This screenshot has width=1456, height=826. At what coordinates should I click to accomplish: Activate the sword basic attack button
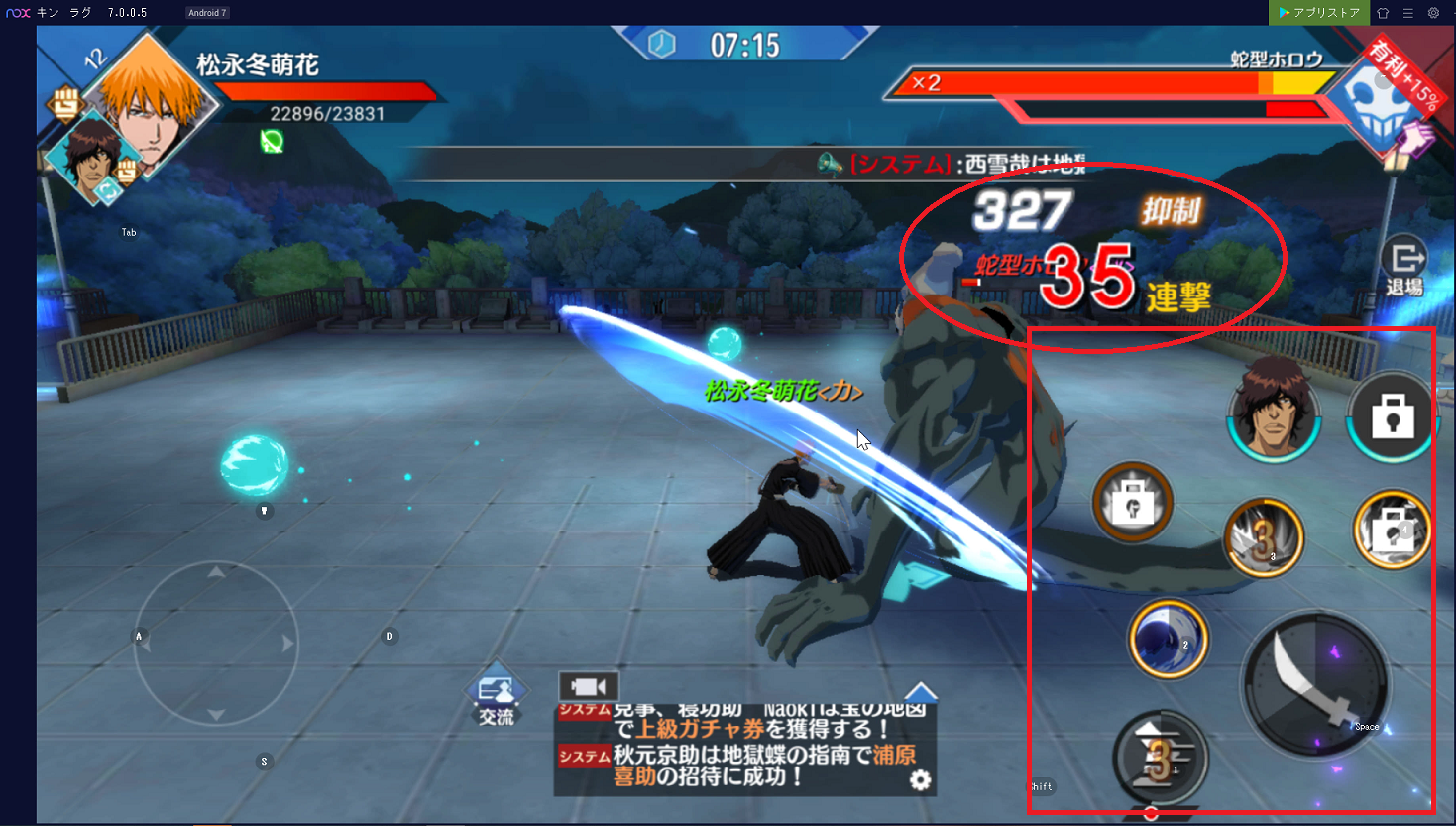[1315, 684]
